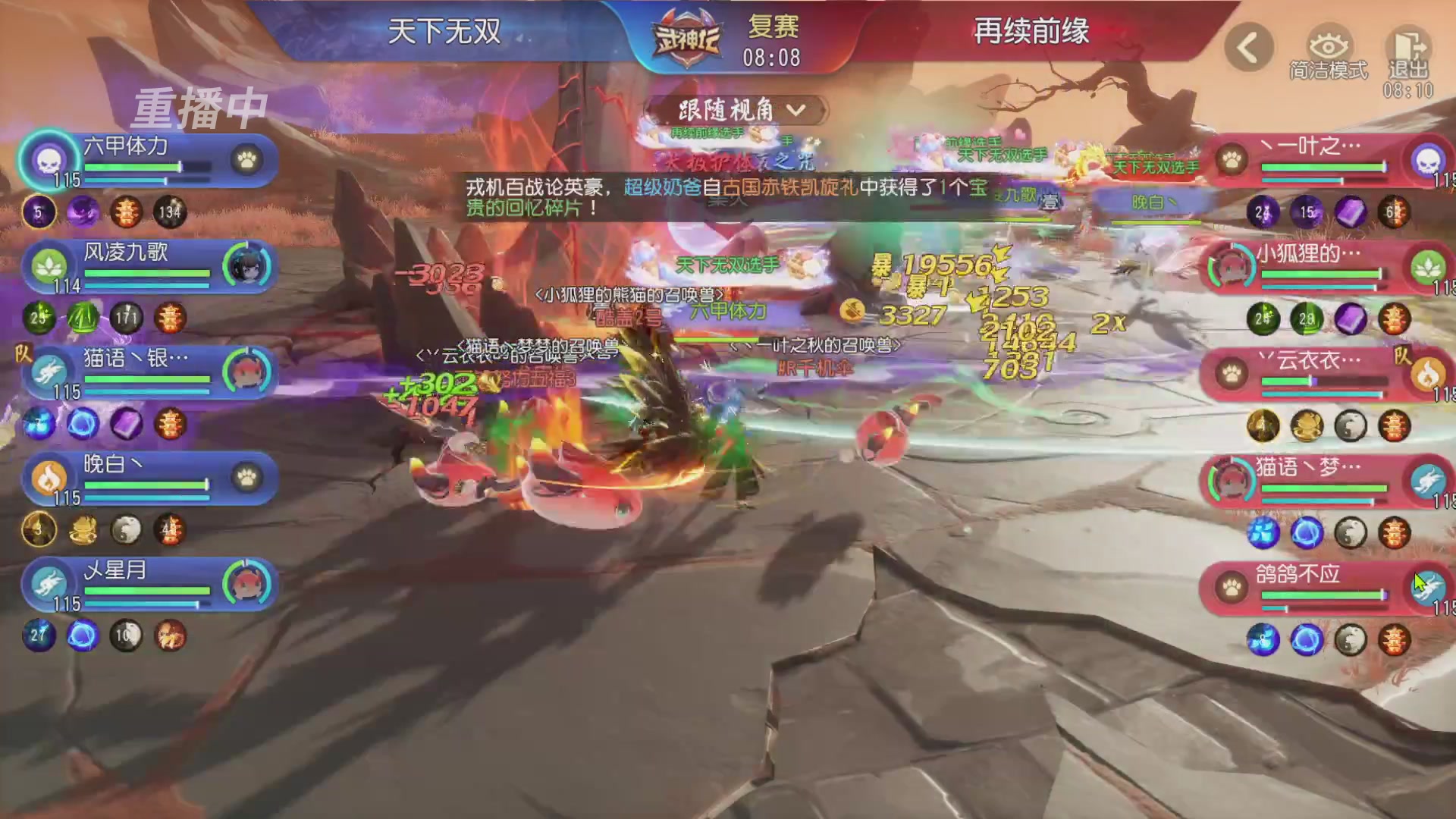This screenshot has width=1456, height=819.
Task: Click the paw pet icon next to 六甲体力
Action: click(x=248, y=162)
